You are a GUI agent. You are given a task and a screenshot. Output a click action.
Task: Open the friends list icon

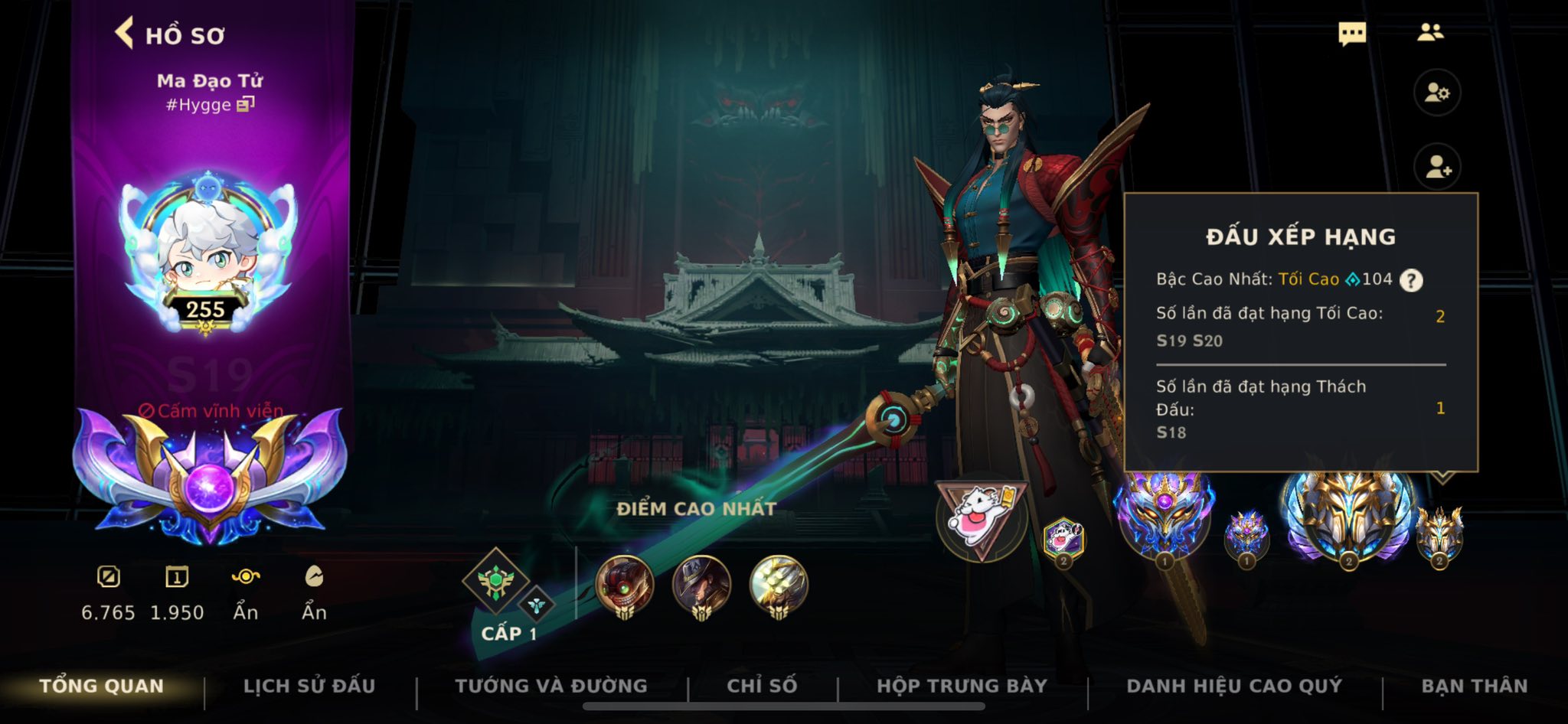click(x=1429, y=32)
